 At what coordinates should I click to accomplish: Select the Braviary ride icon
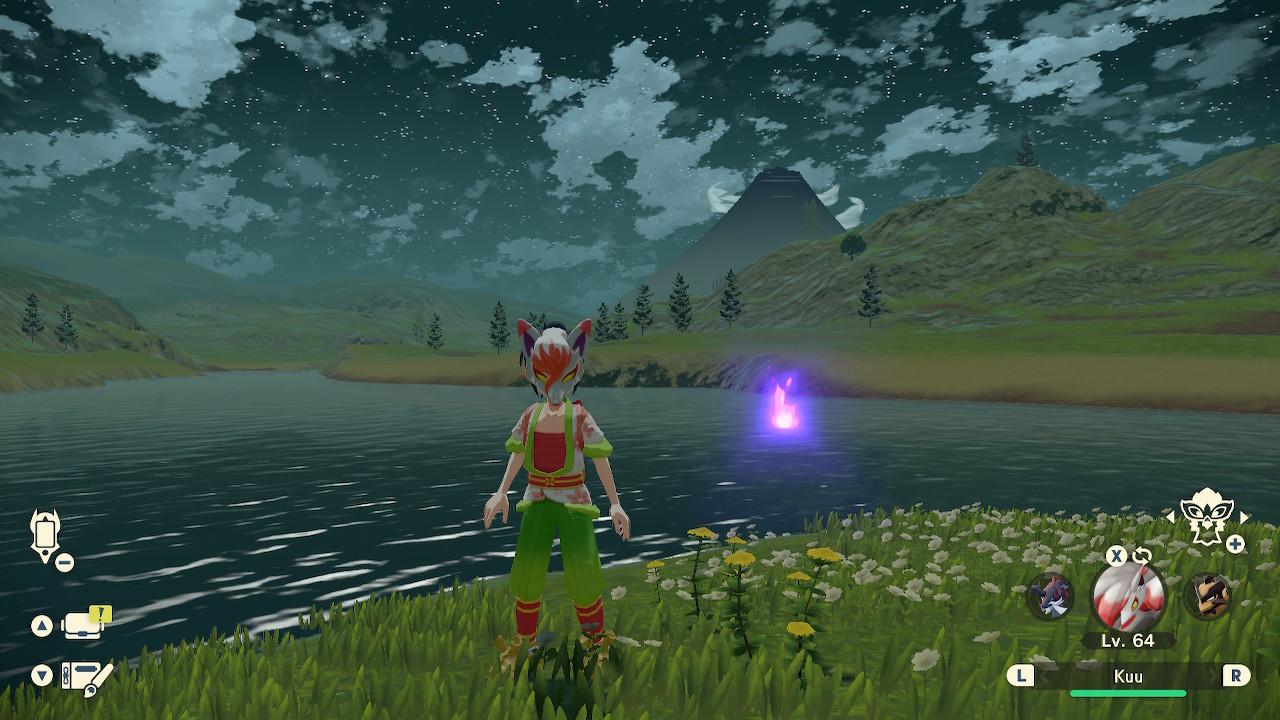1207,516
